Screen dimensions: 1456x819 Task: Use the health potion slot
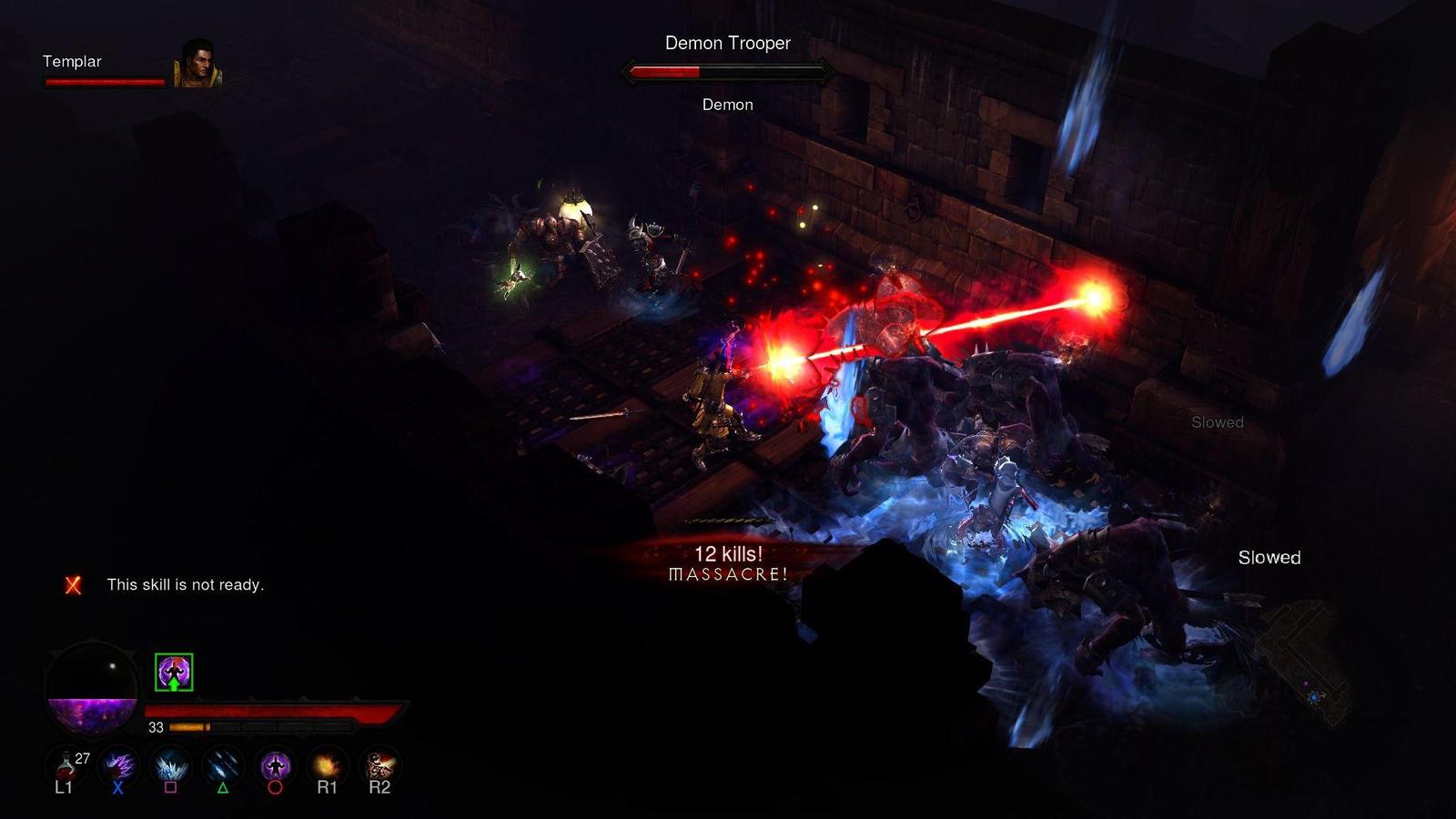pyautogui.click(x=65, y=764)
